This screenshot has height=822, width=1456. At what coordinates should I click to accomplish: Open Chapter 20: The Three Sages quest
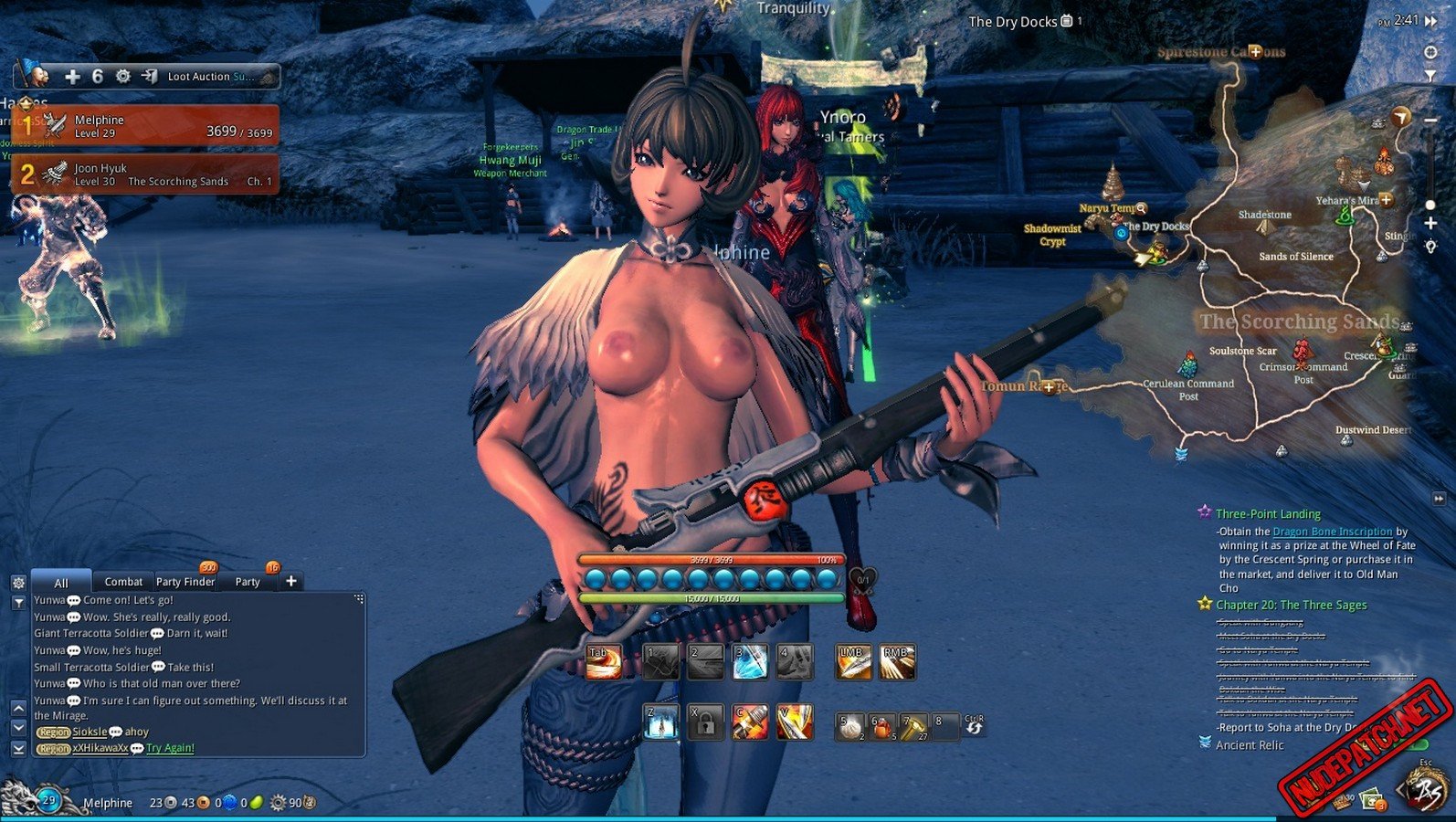1291,605
